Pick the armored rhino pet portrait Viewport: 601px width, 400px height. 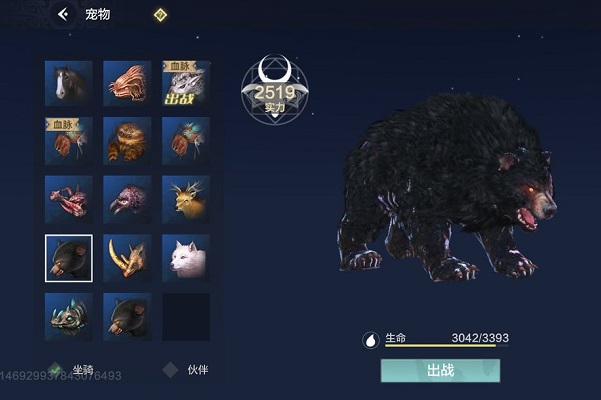(x=69, y=316)
